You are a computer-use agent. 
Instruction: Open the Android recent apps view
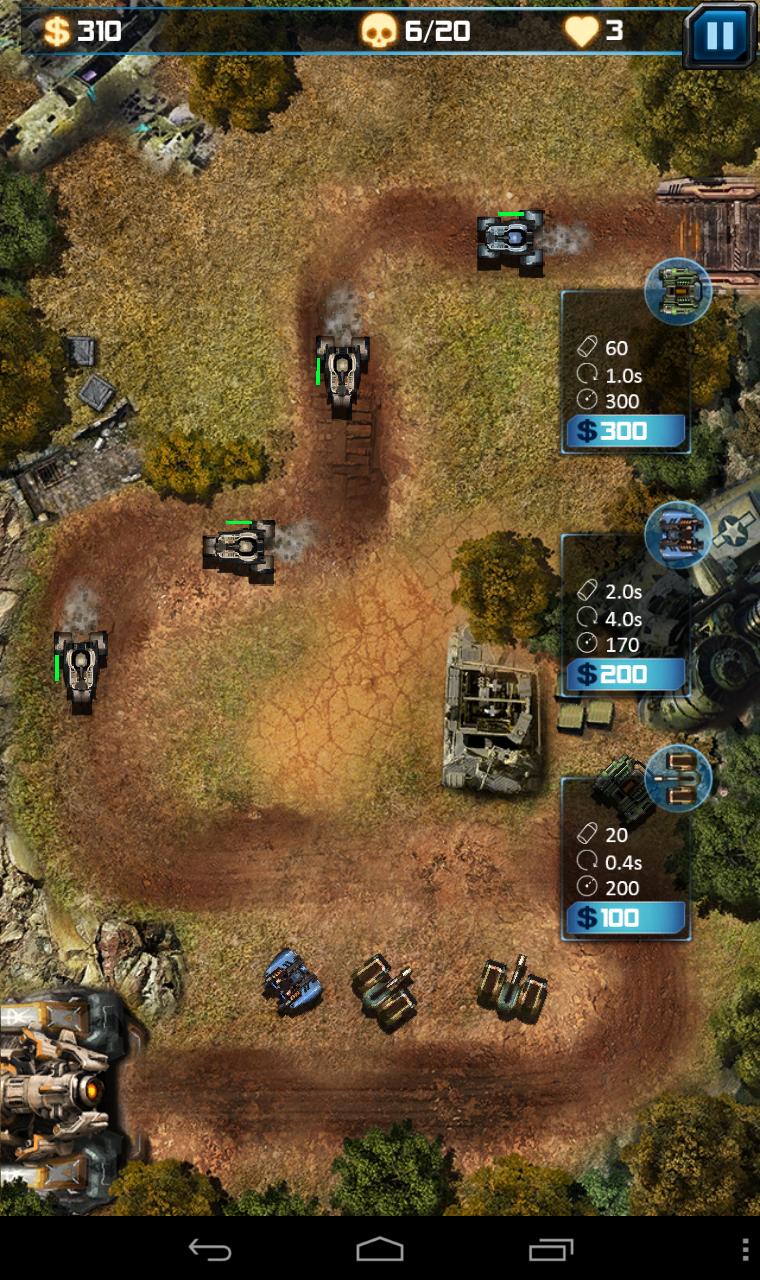[x=551, y=1249]
